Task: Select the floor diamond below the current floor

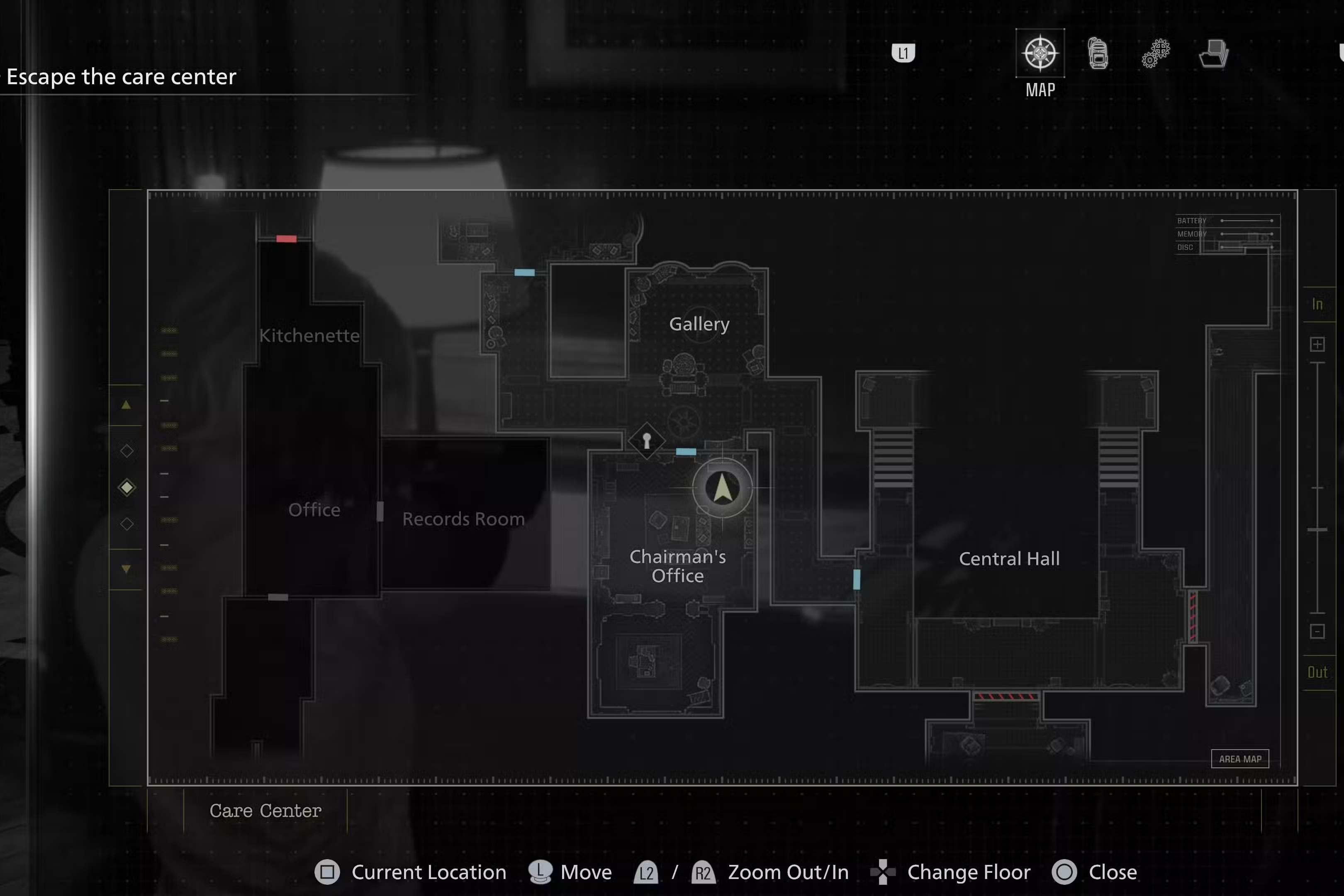Action: (127, 524)
